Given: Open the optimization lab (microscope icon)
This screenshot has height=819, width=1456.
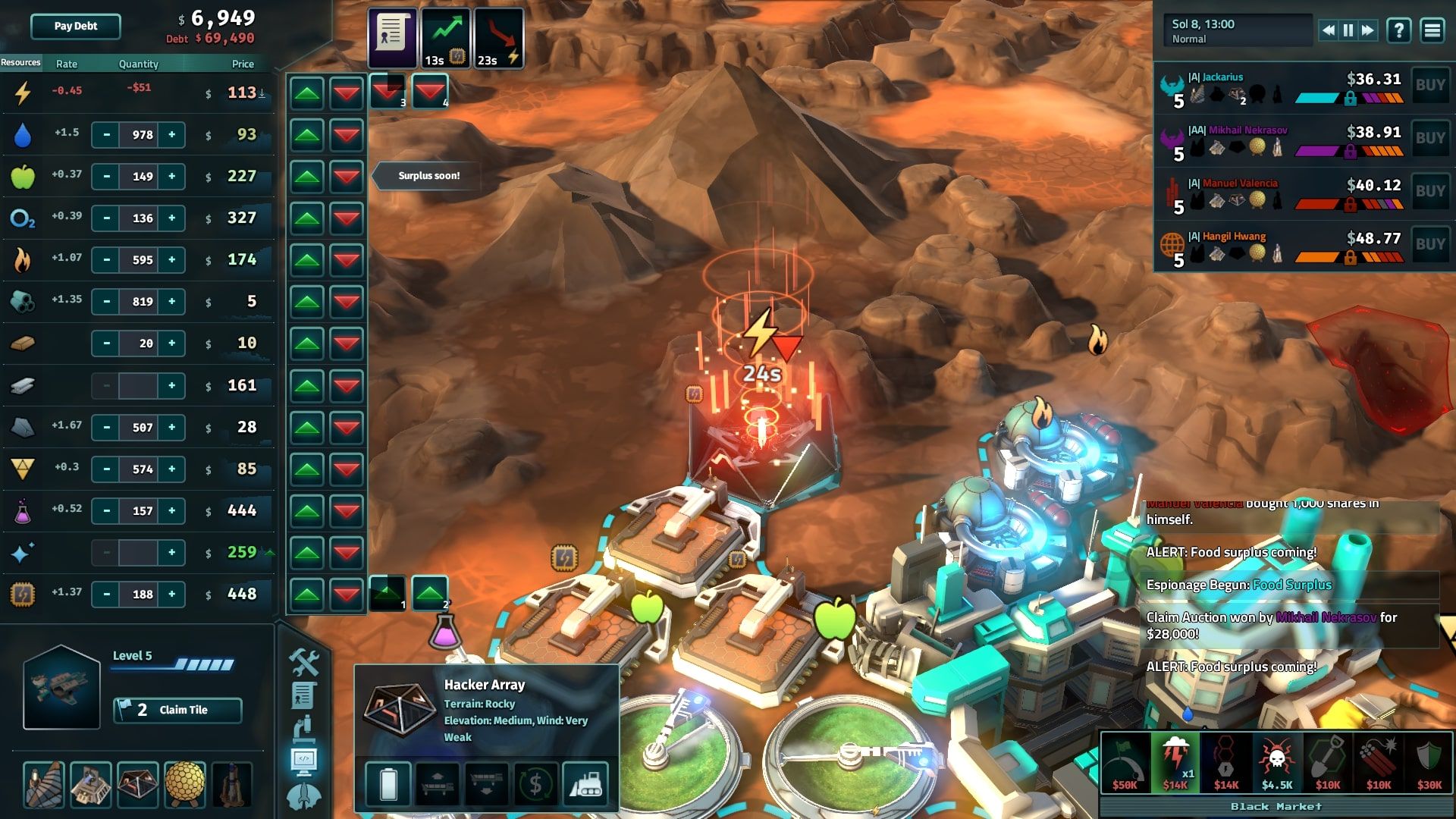Looking at the screenshot, I should pyautogui.click(x=304, y=730).
